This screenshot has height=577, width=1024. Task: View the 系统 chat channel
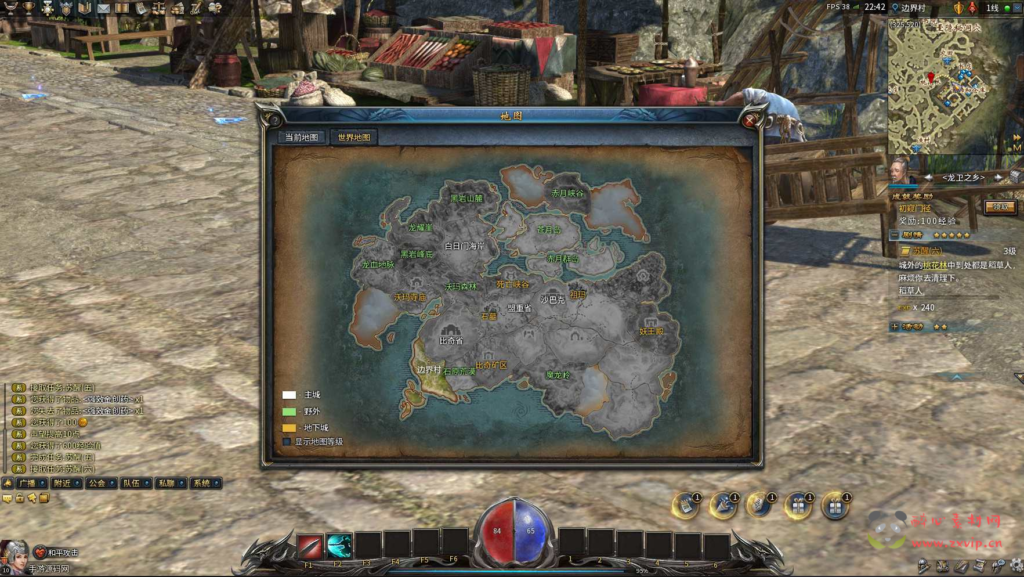click(x=201, y=483)
